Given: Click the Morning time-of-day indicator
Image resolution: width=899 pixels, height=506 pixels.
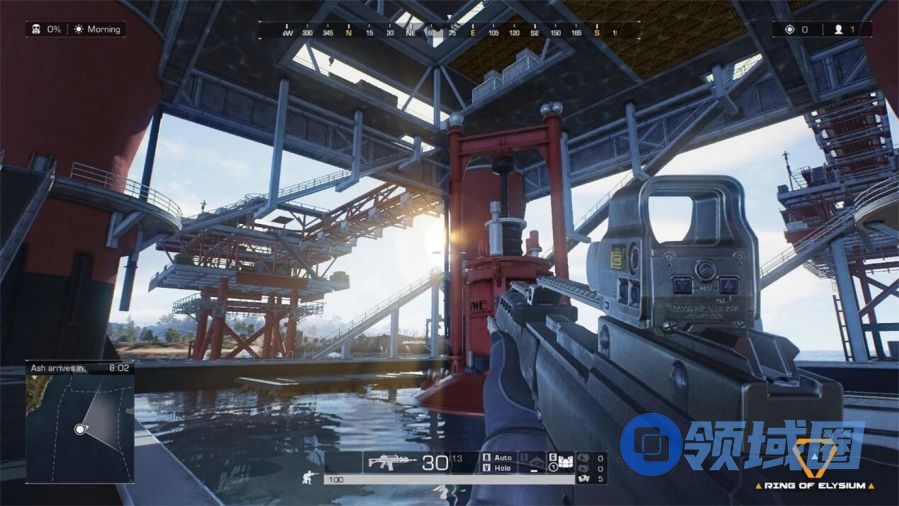Looking at the screenshot, I should tap(98, 30).
